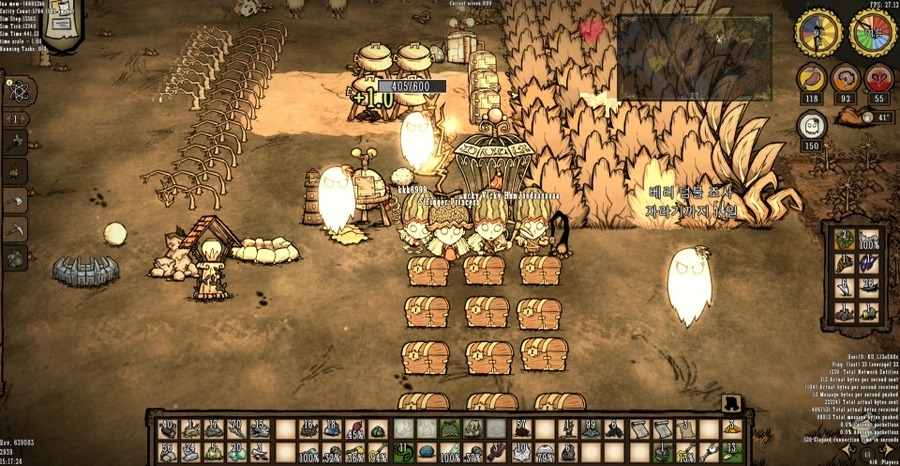
Task: Click the hat icon above the inventory bar
Action: tap(731, 403)
